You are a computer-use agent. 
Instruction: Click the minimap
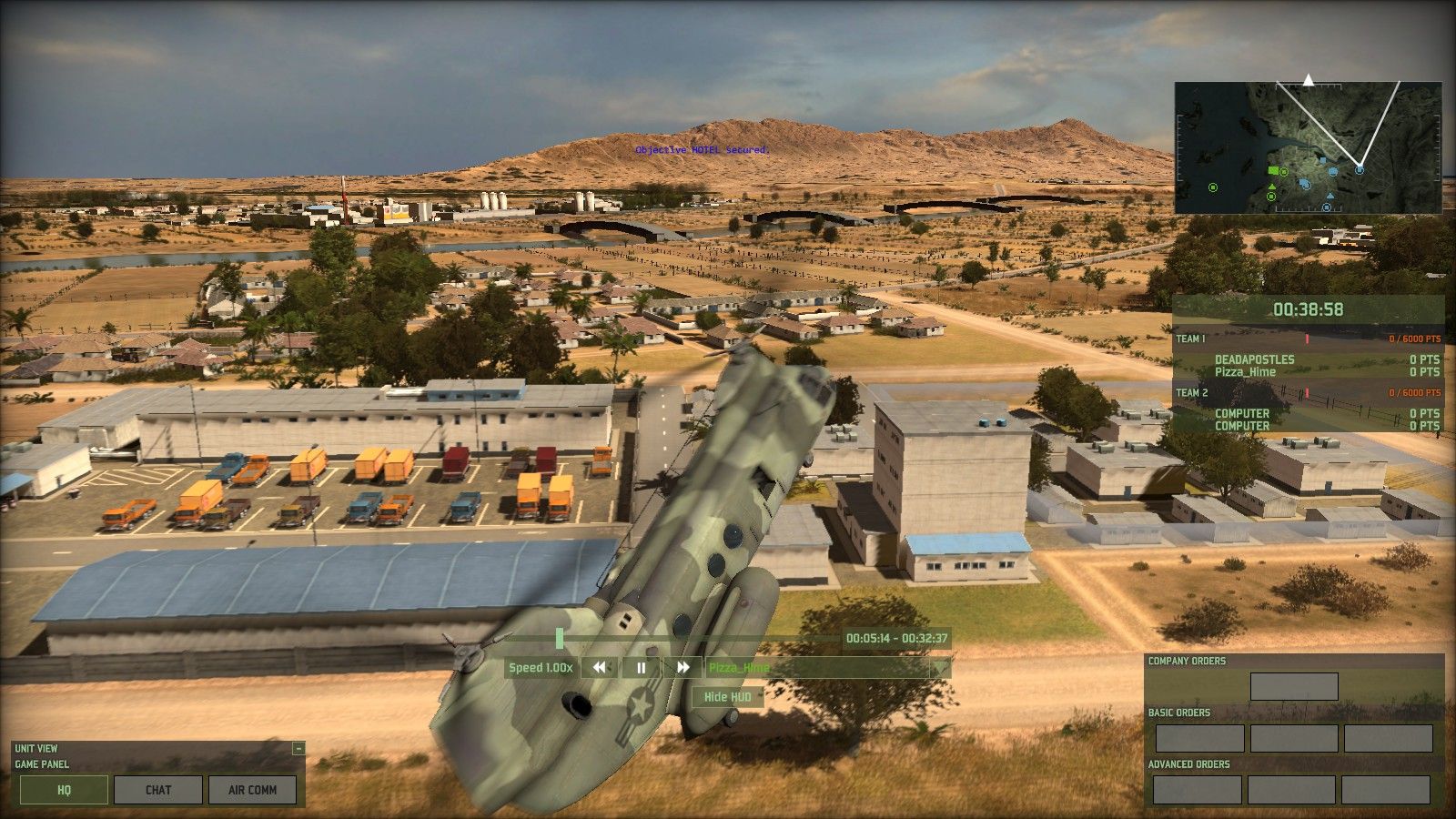click(x=1308, y=148)
